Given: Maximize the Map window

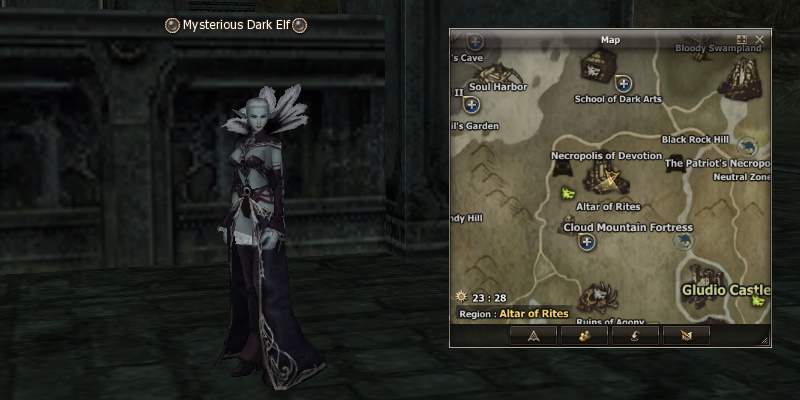Looking at the screenshot, I should [x=742, y=40].
